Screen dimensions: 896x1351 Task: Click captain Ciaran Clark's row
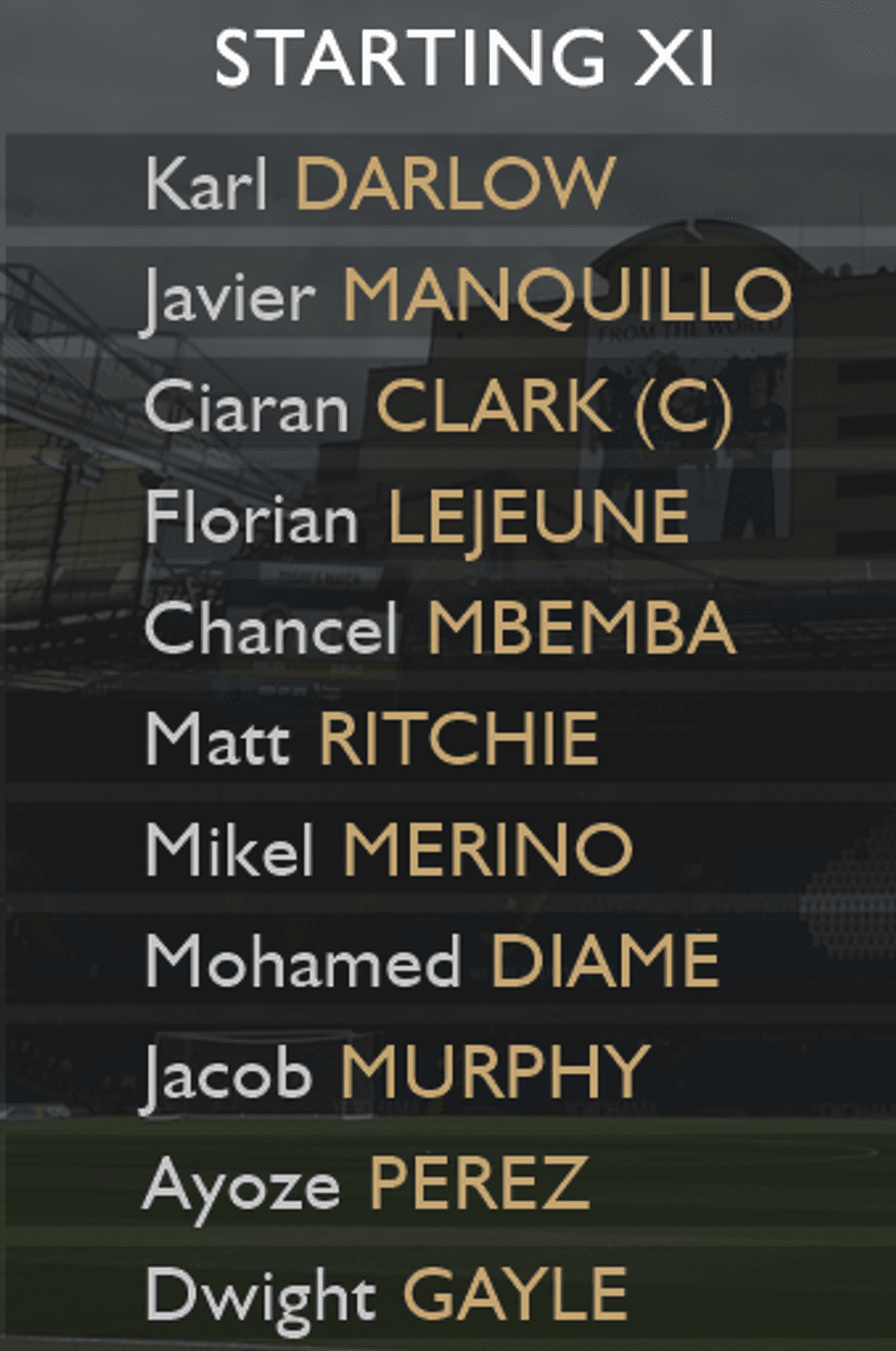click(438, 407)
